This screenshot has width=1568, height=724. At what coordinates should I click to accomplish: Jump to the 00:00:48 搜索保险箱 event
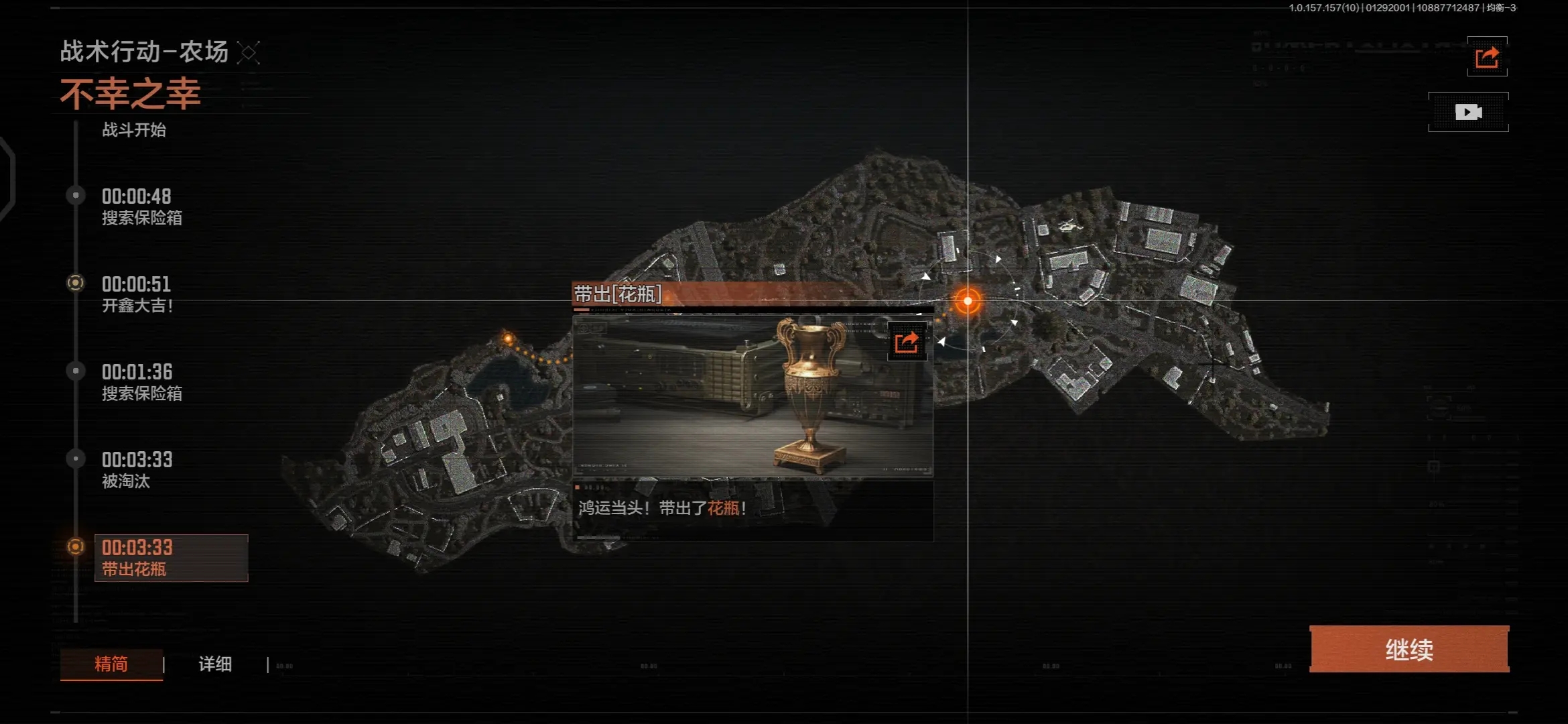[141, 206]
